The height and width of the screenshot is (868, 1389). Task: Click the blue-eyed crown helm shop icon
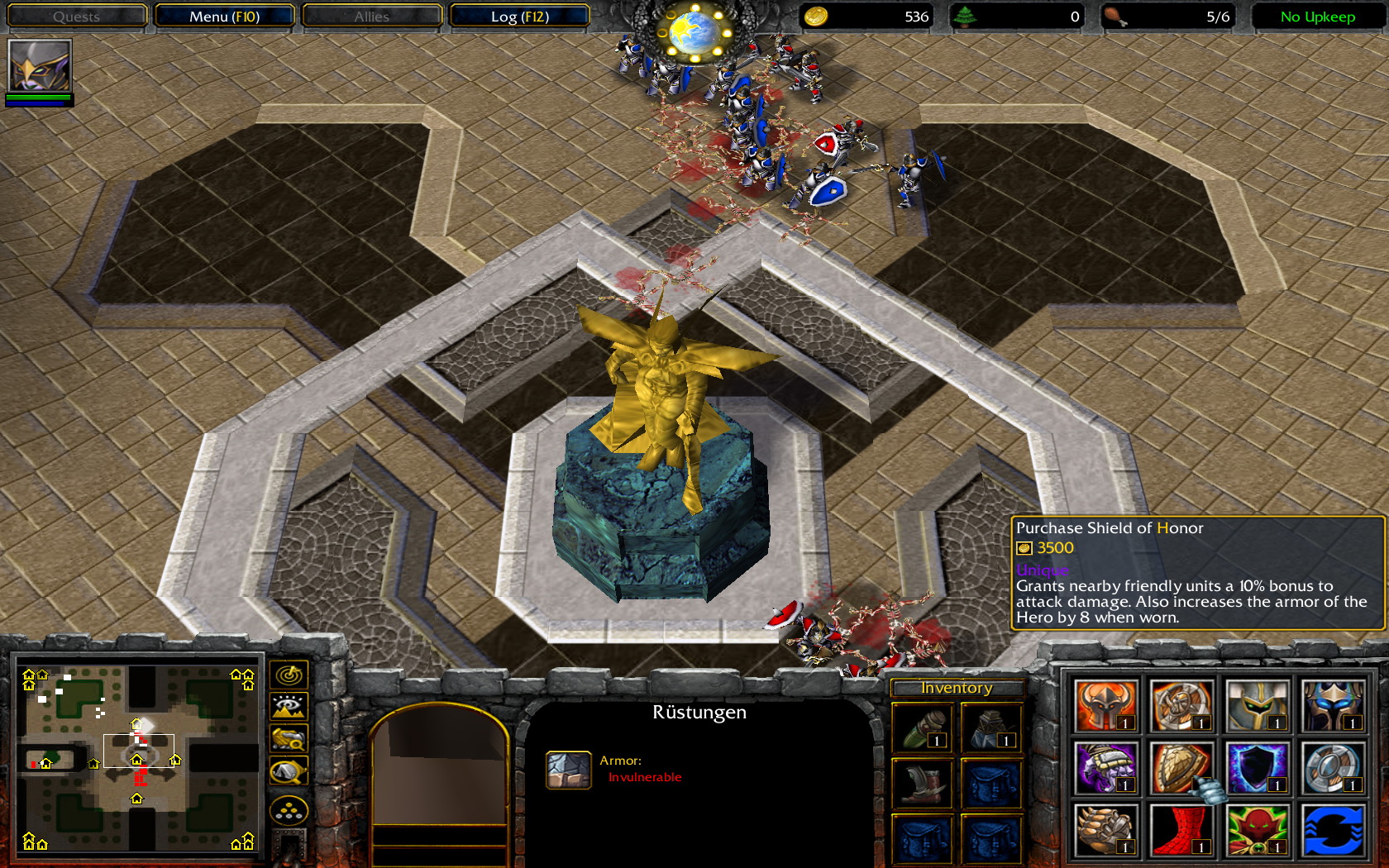tap(1334, 705)
